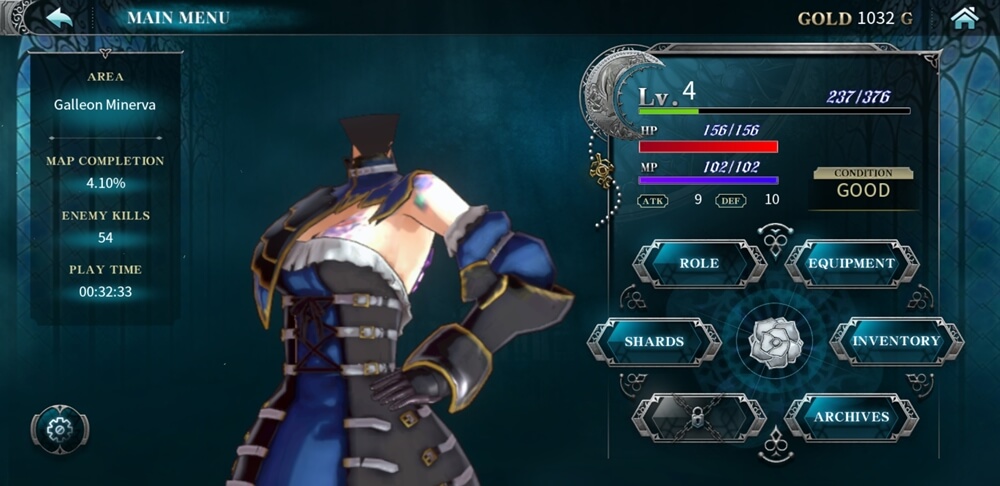The image size is (1000, 486).
Task: Open the Inventory menu
Action: pos(896,342)
